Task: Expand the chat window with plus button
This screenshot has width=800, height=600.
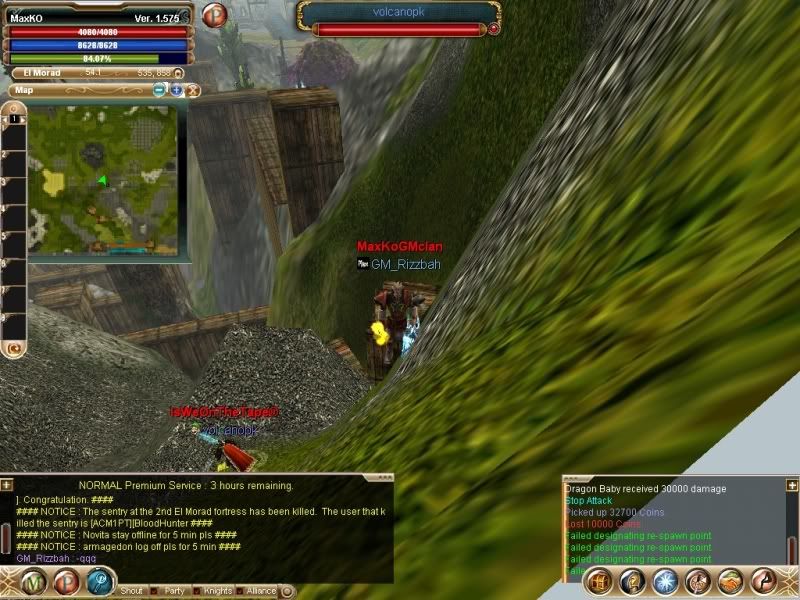Action: coord(8,484)
